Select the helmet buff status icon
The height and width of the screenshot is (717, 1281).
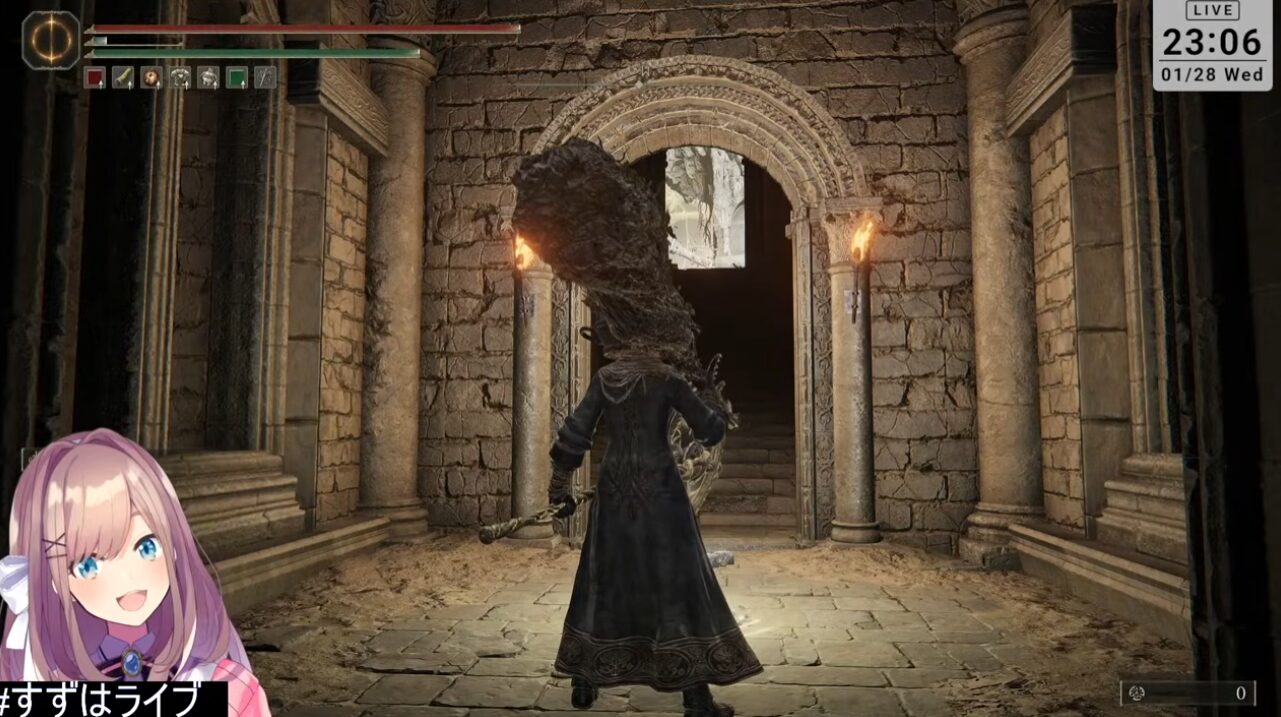tap(208, 78)
